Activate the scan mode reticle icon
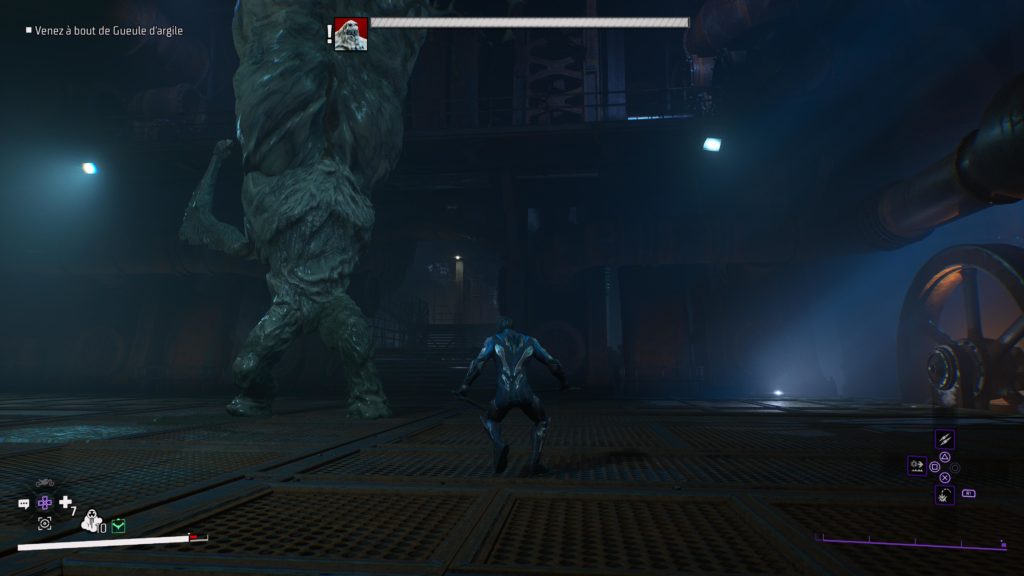Screen dimensions: 1024x576 (45, 523)
